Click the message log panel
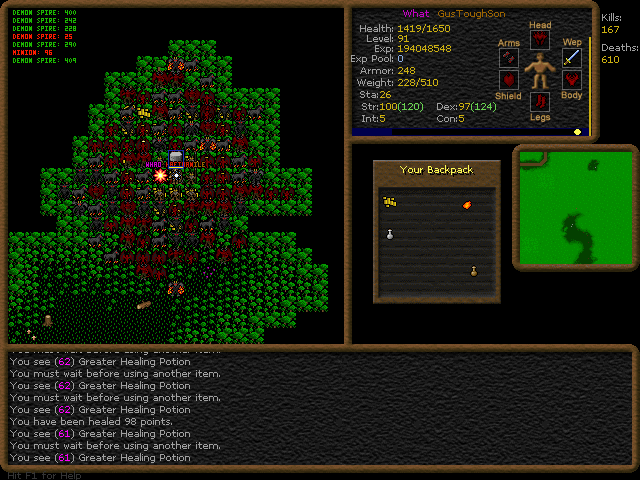 click(x=320, y=407)
